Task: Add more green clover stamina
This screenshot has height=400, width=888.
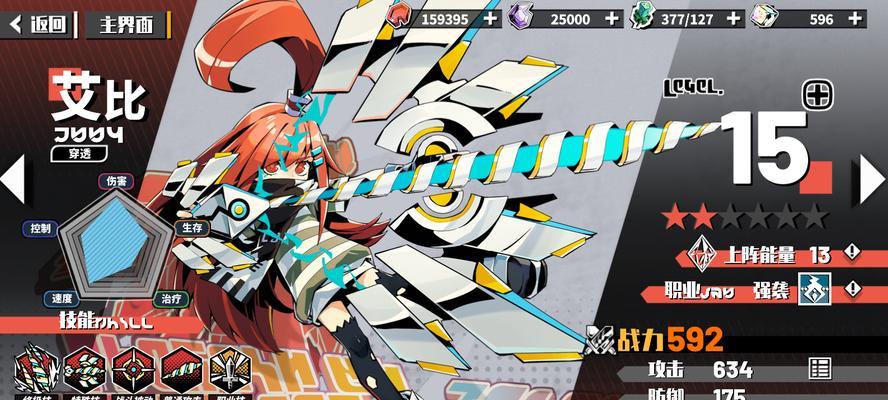Action: (x=733, y=18)
